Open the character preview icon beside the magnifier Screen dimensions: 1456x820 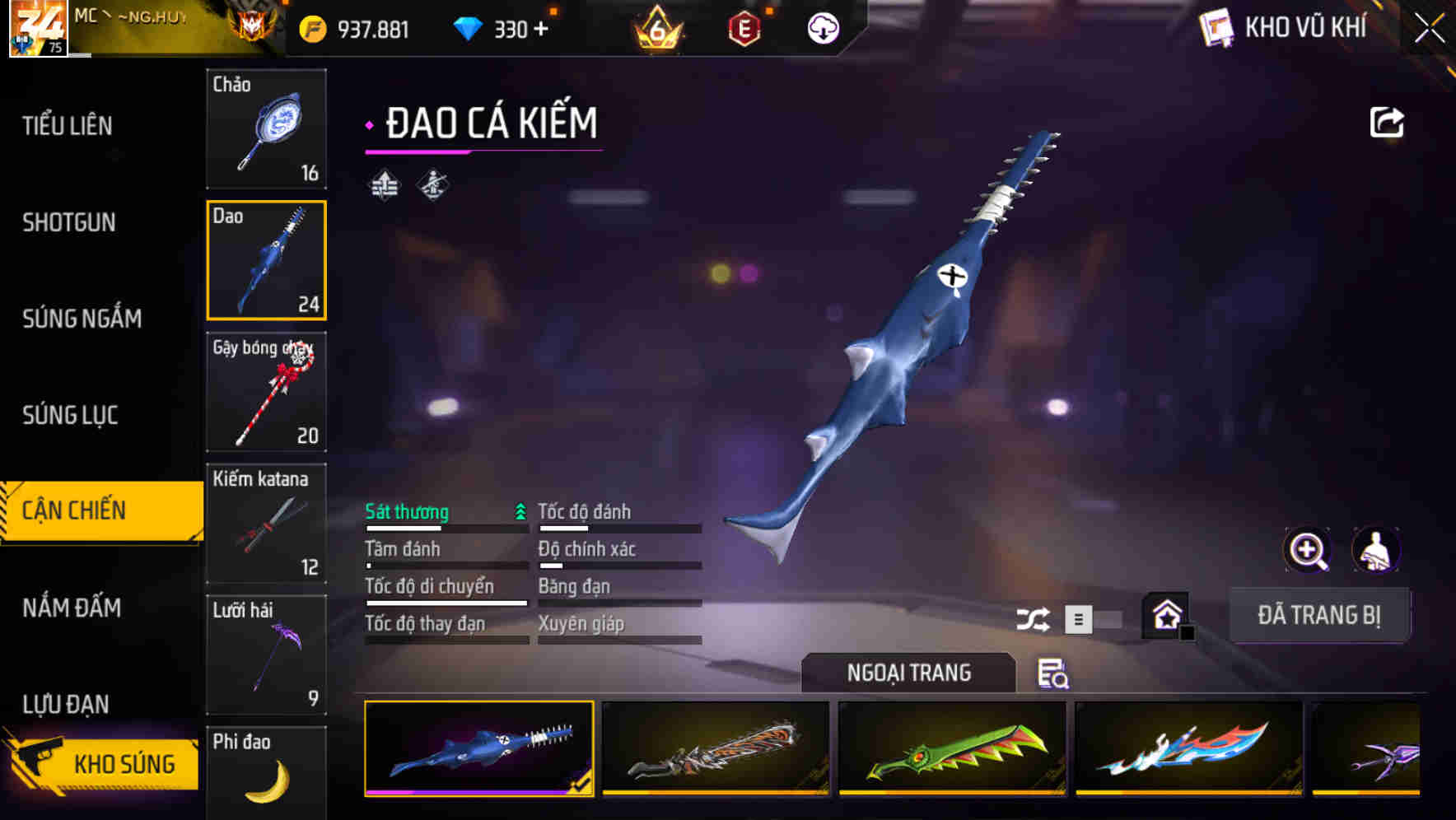(1376, 550)
